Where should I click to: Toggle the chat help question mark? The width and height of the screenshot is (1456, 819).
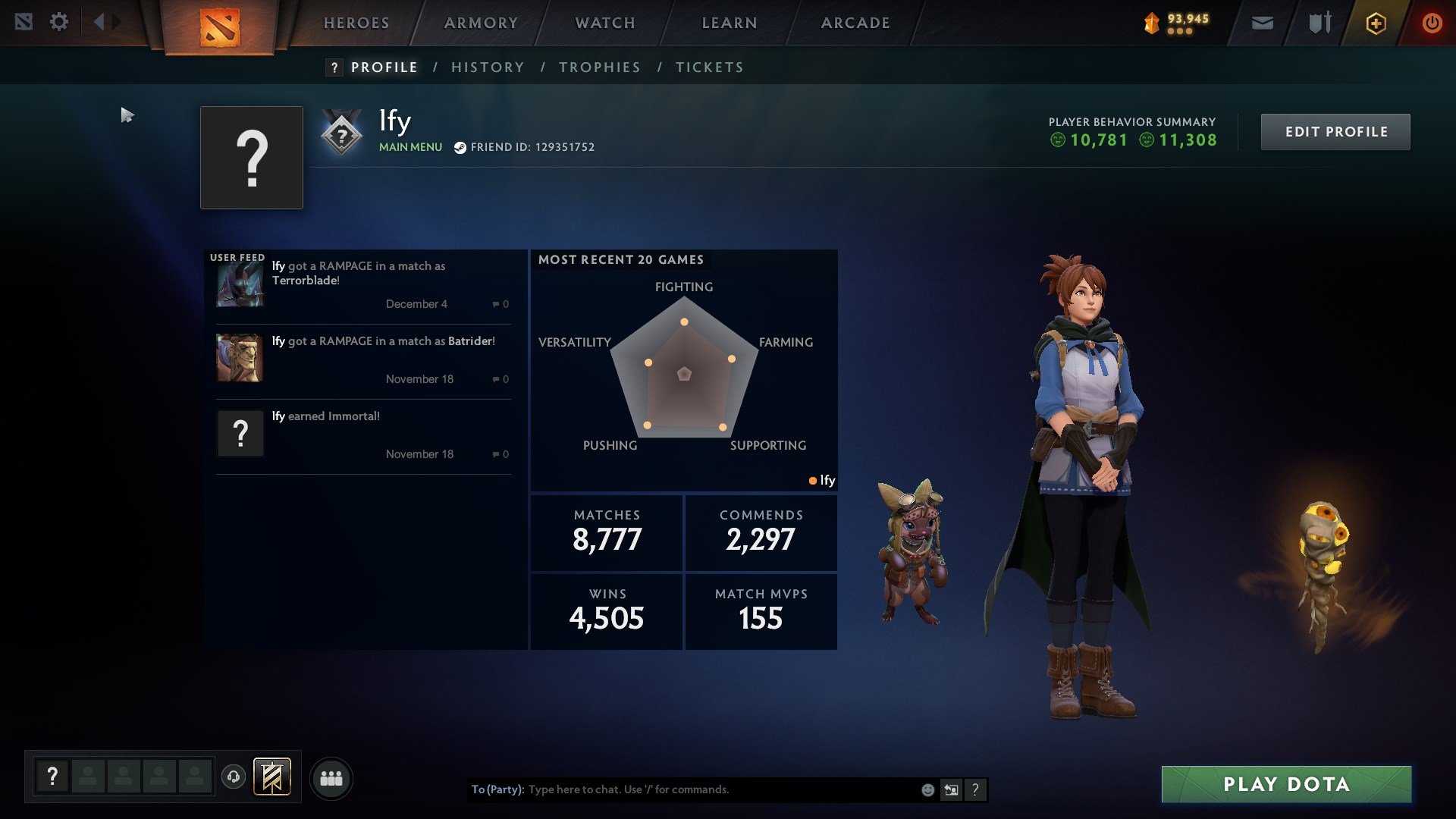tap(975, 789)
